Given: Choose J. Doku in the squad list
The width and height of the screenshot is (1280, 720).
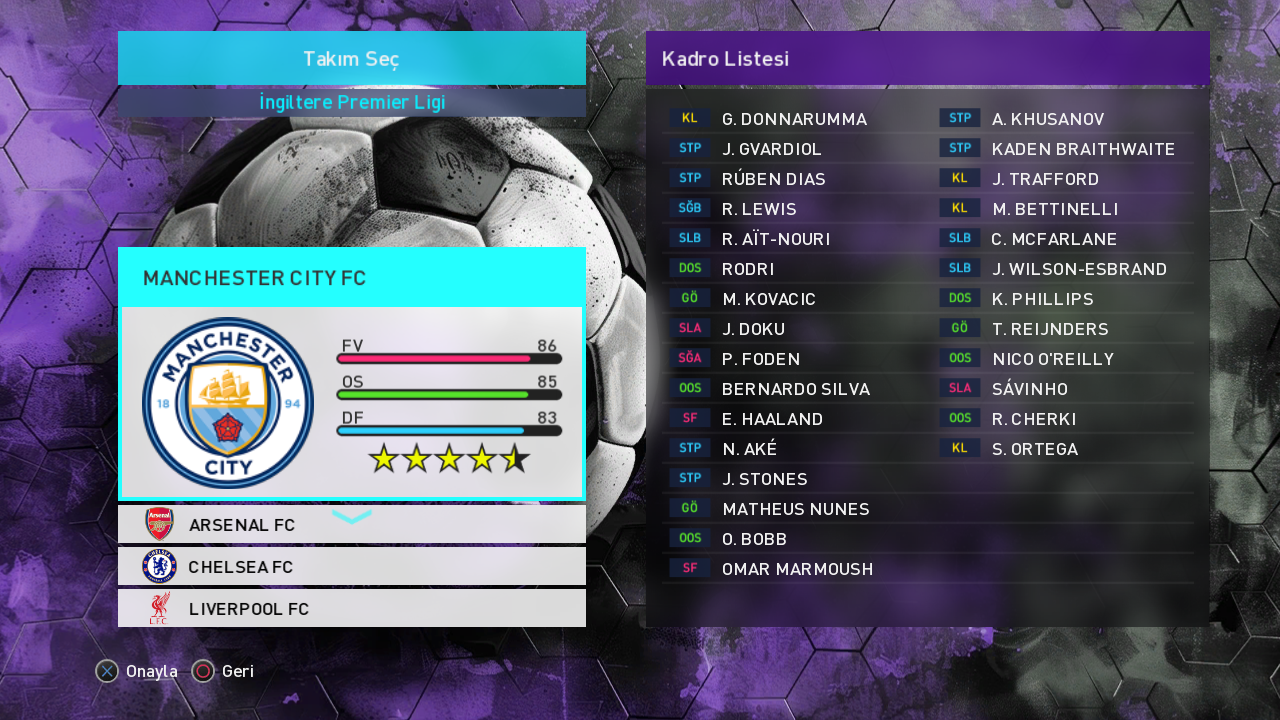Looking at the screenshot, I should [x=753, y=329].
